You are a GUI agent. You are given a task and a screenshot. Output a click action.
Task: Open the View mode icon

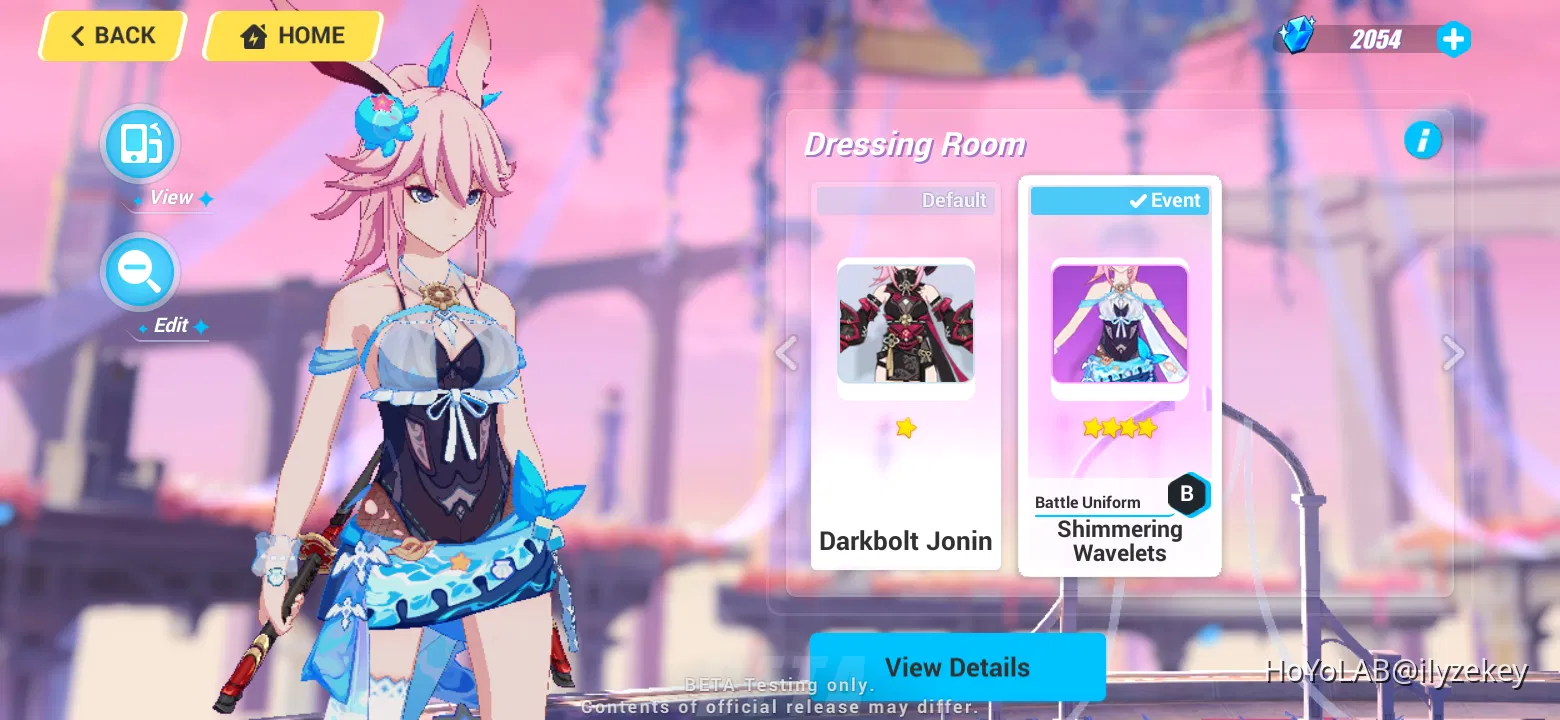[x=139, y=144]
